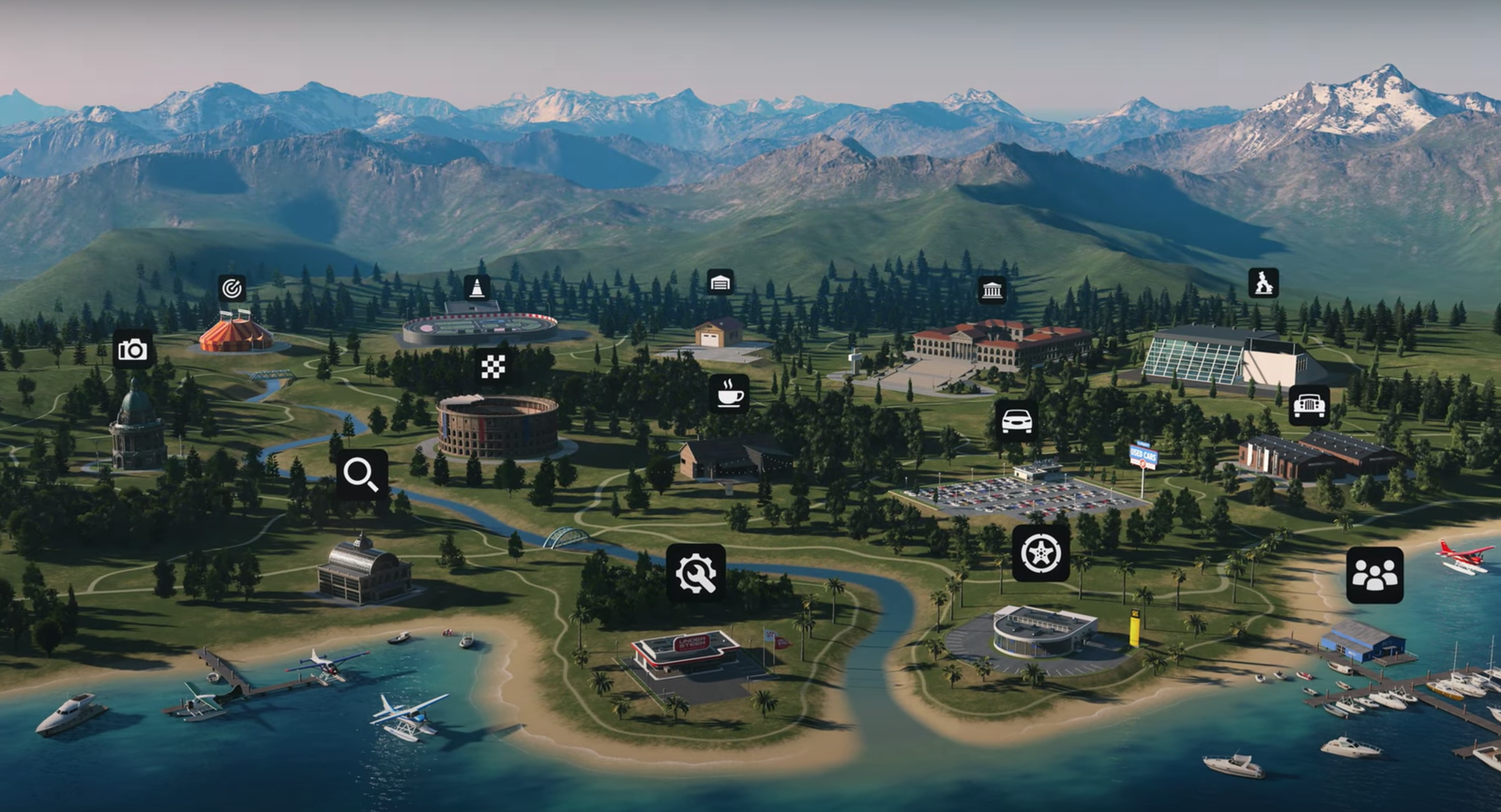Select the traffic cone License Center icon
Viewport: 1501px width, 812px height.
pos(477,287)
